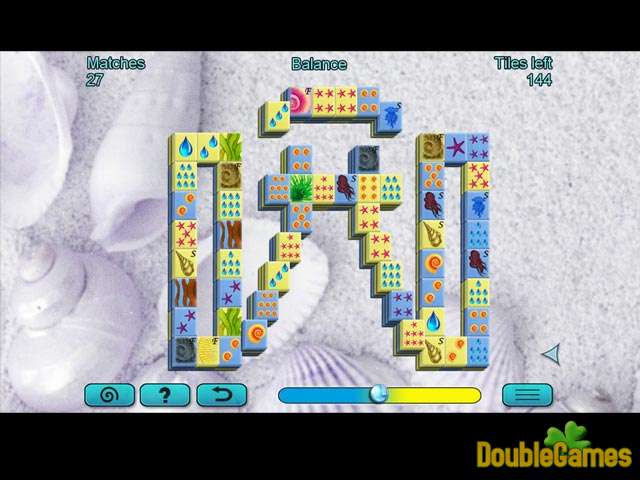Click the Balance slider knob
Image resolution: width=640 pixels, height=480 pixels.
377,394
